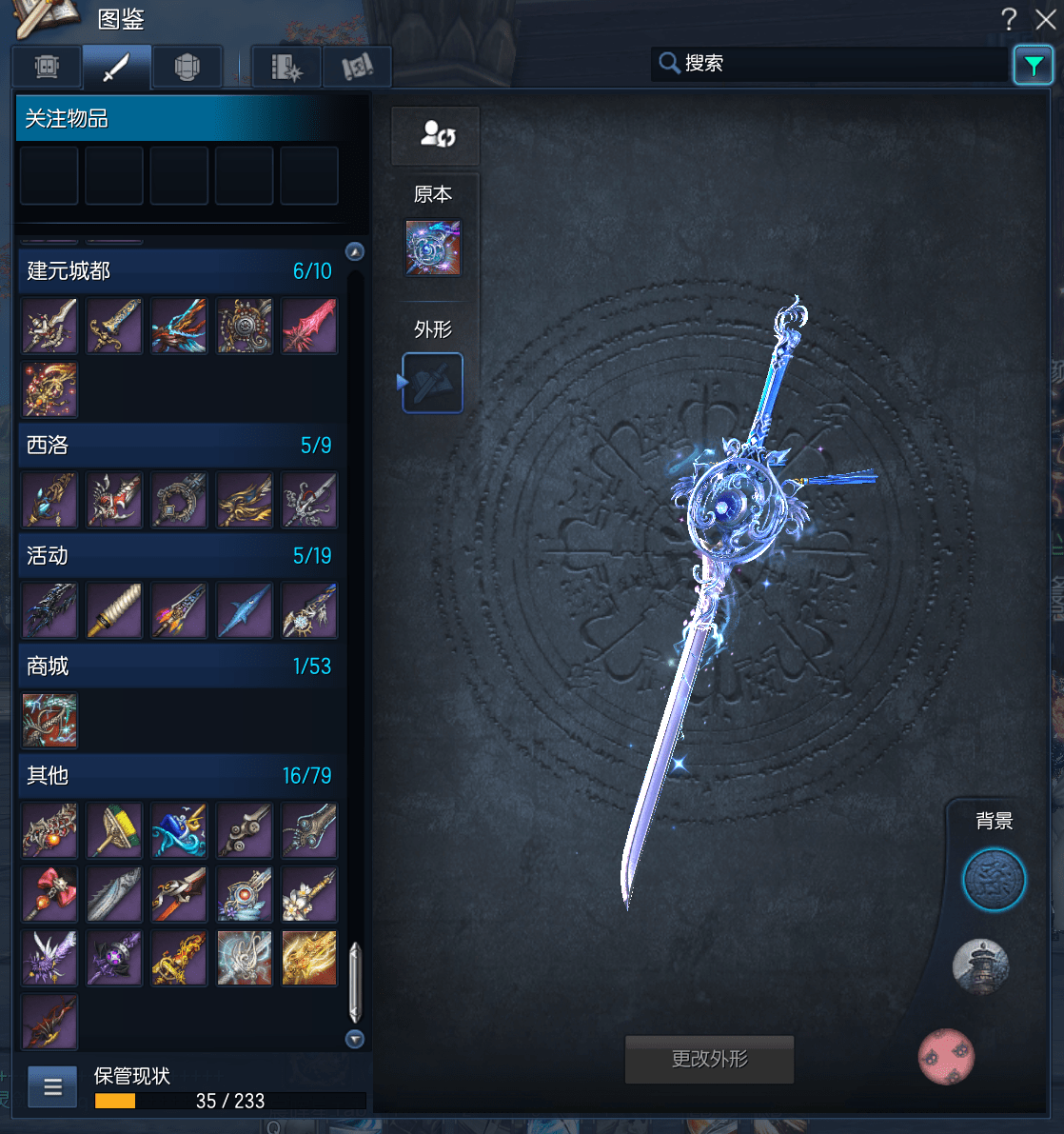The height and width of the screenshot is (1134, 1064).
Task: Collapse the 建元城都 category header
Action: pos(179,271)
